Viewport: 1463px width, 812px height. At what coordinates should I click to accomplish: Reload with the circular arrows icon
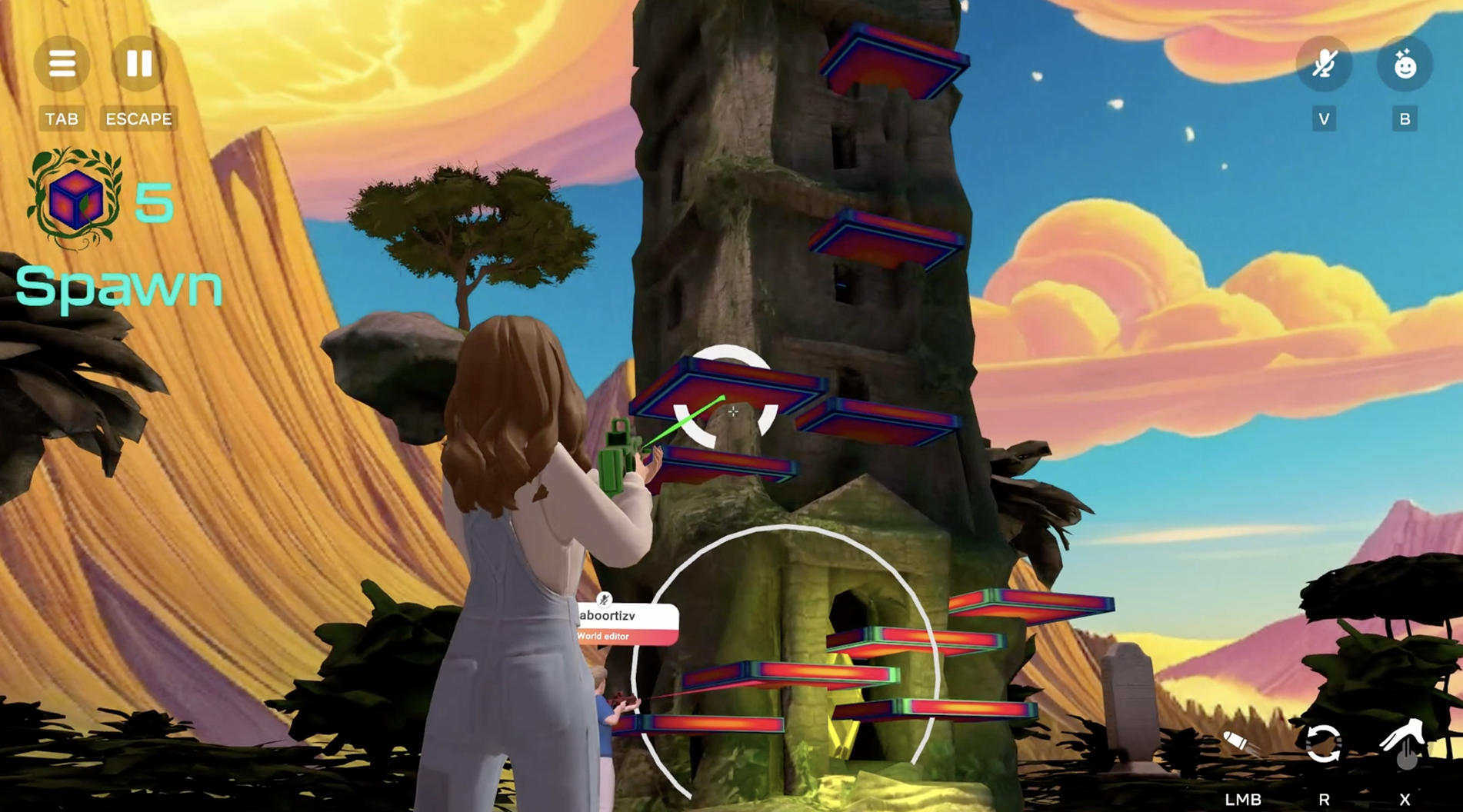coord(1323,743)
